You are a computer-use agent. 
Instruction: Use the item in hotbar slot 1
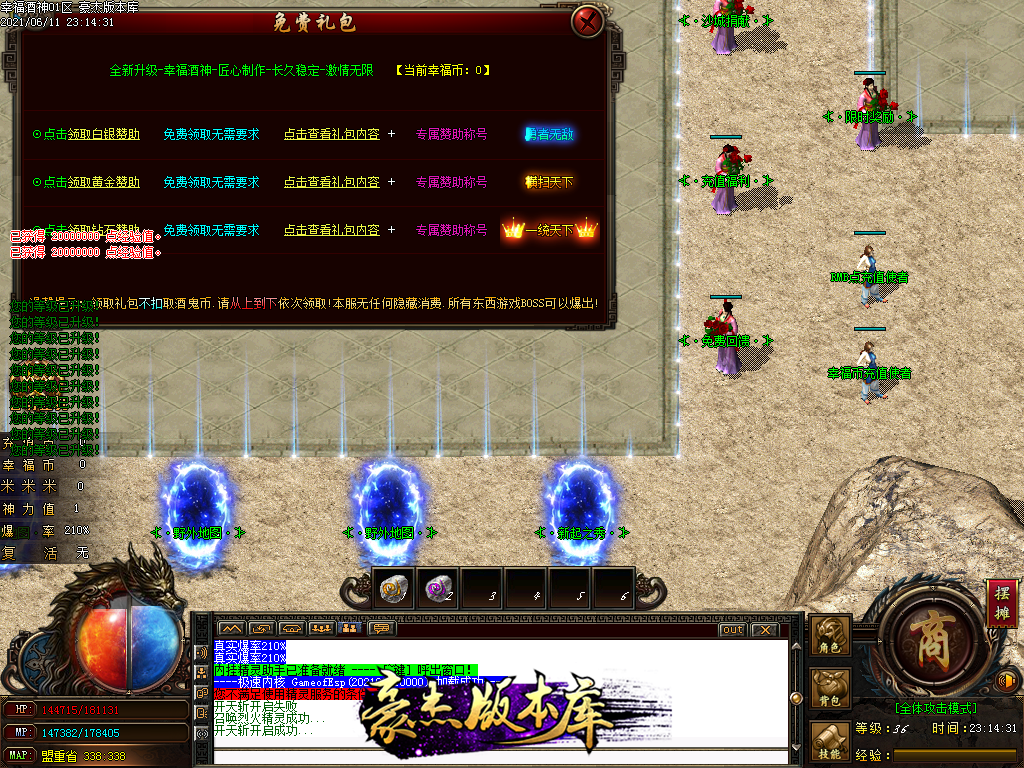[393, 589]
